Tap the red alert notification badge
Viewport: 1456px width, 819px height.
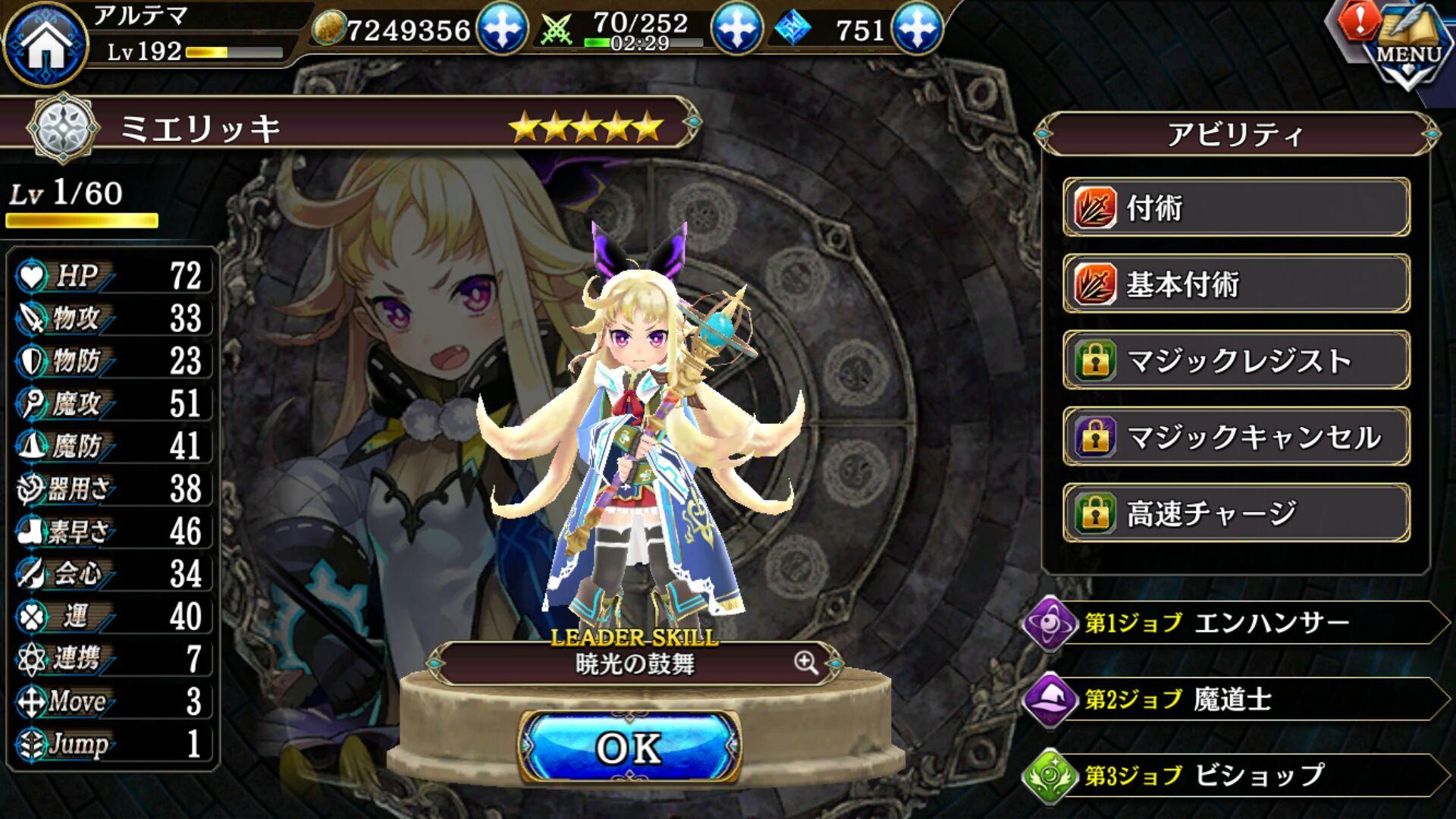[x=1359, y=21]
